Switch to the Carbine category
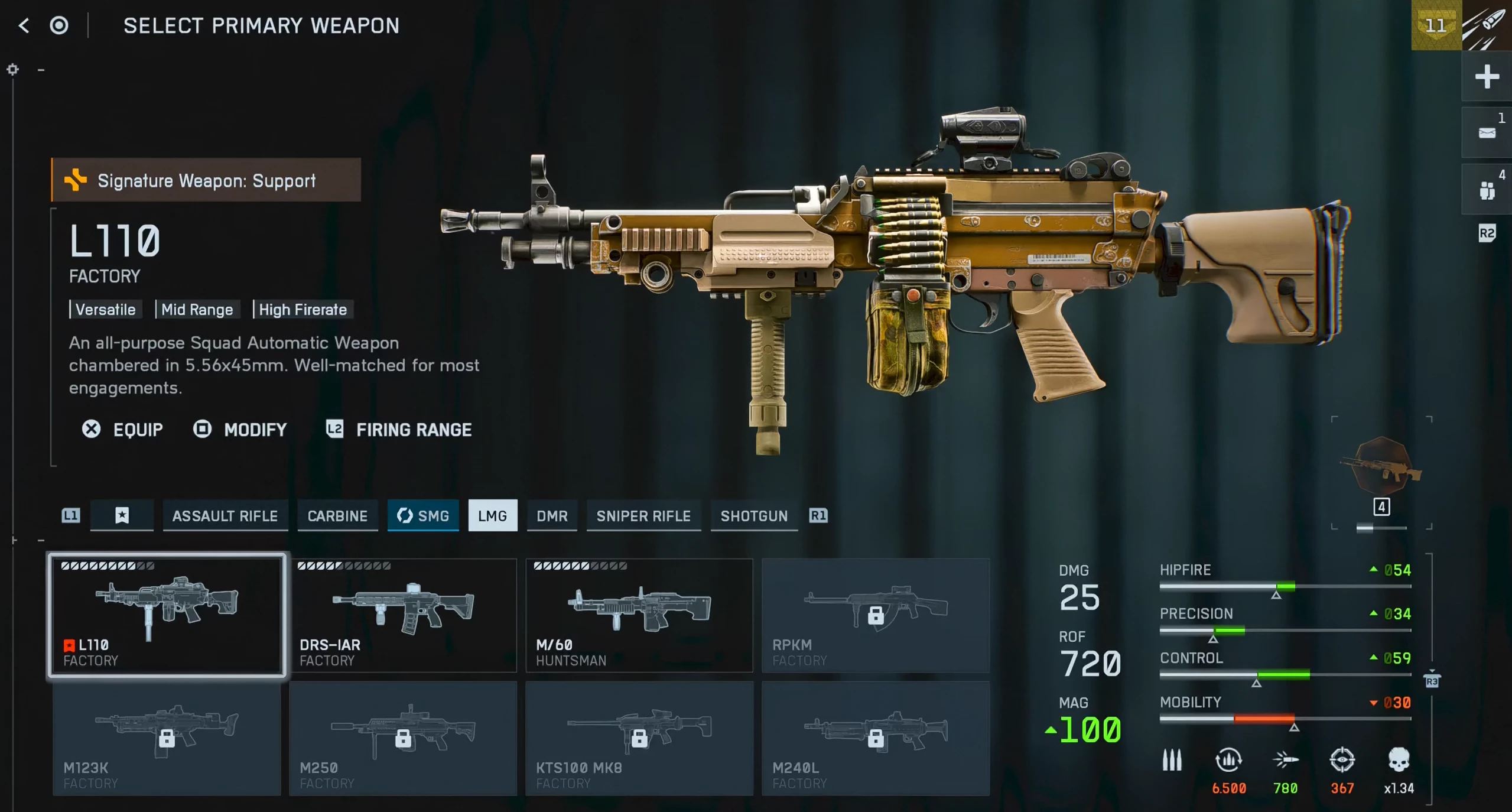The width and height of the screenshot is (1512, 812). [337, 516]
